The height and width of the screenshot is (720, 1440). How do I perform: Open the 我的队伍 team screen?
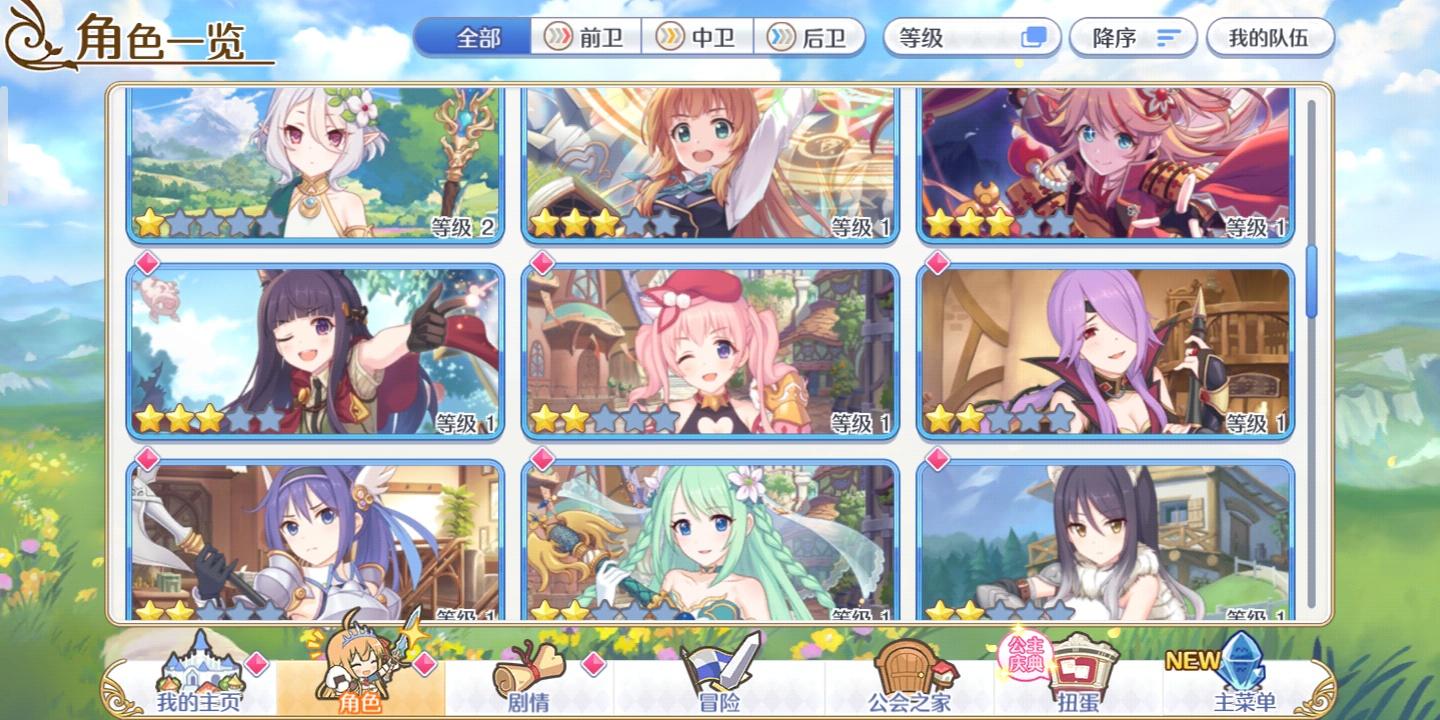(x=1270, y=37)
